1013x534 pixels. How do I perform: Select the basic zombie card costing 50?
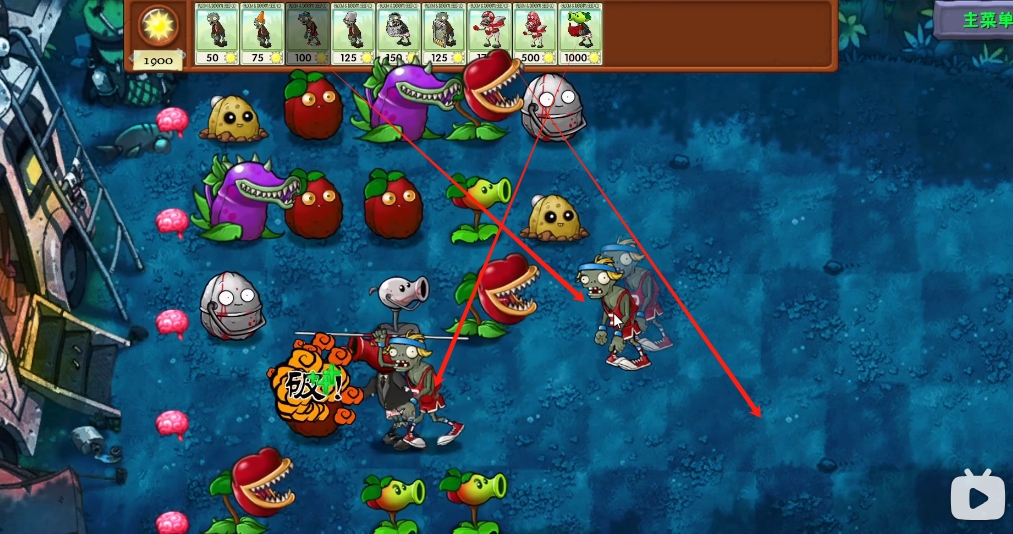pos(216,34)
